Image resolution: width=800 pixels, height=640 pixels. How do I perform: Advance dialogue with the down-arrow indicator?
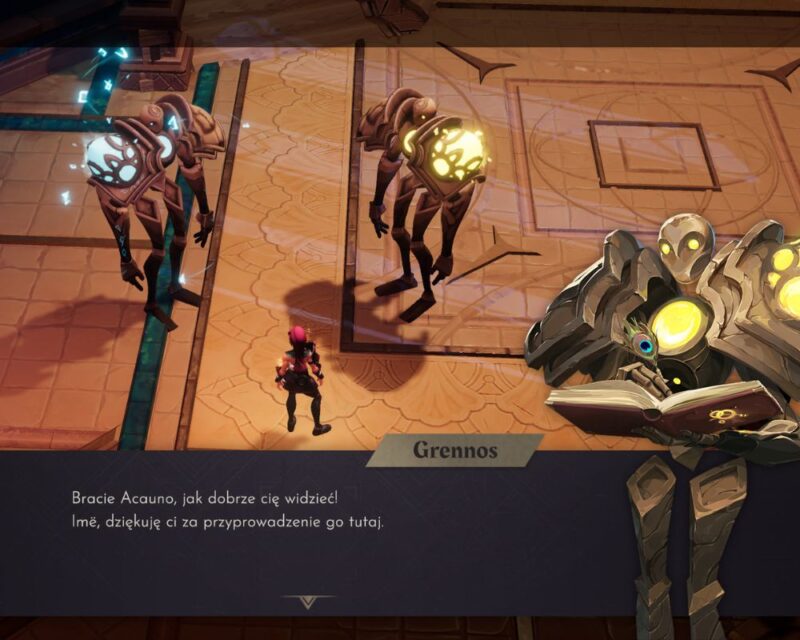coord(307,601)
